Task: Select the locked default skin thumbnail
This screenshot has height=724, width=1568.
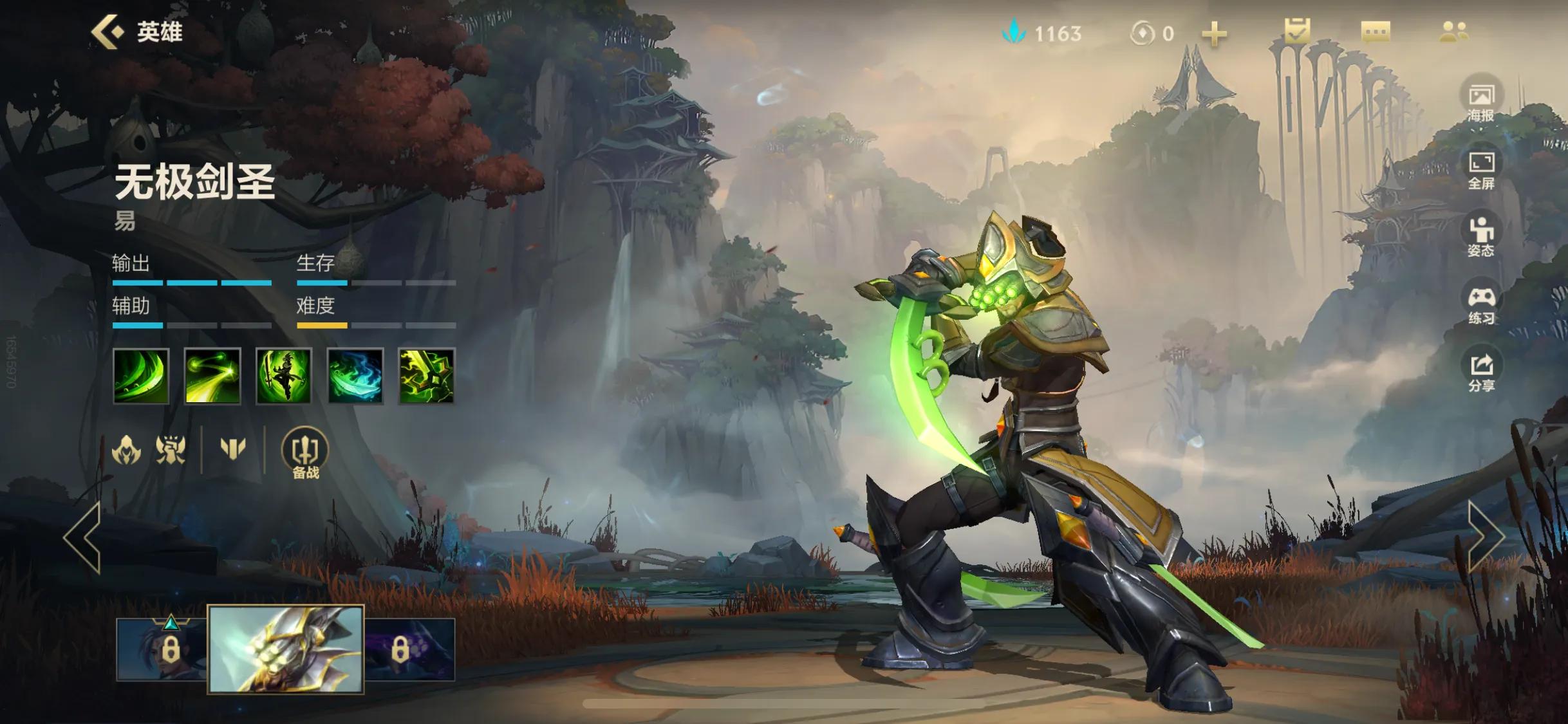Action: (x=162, y=649)
